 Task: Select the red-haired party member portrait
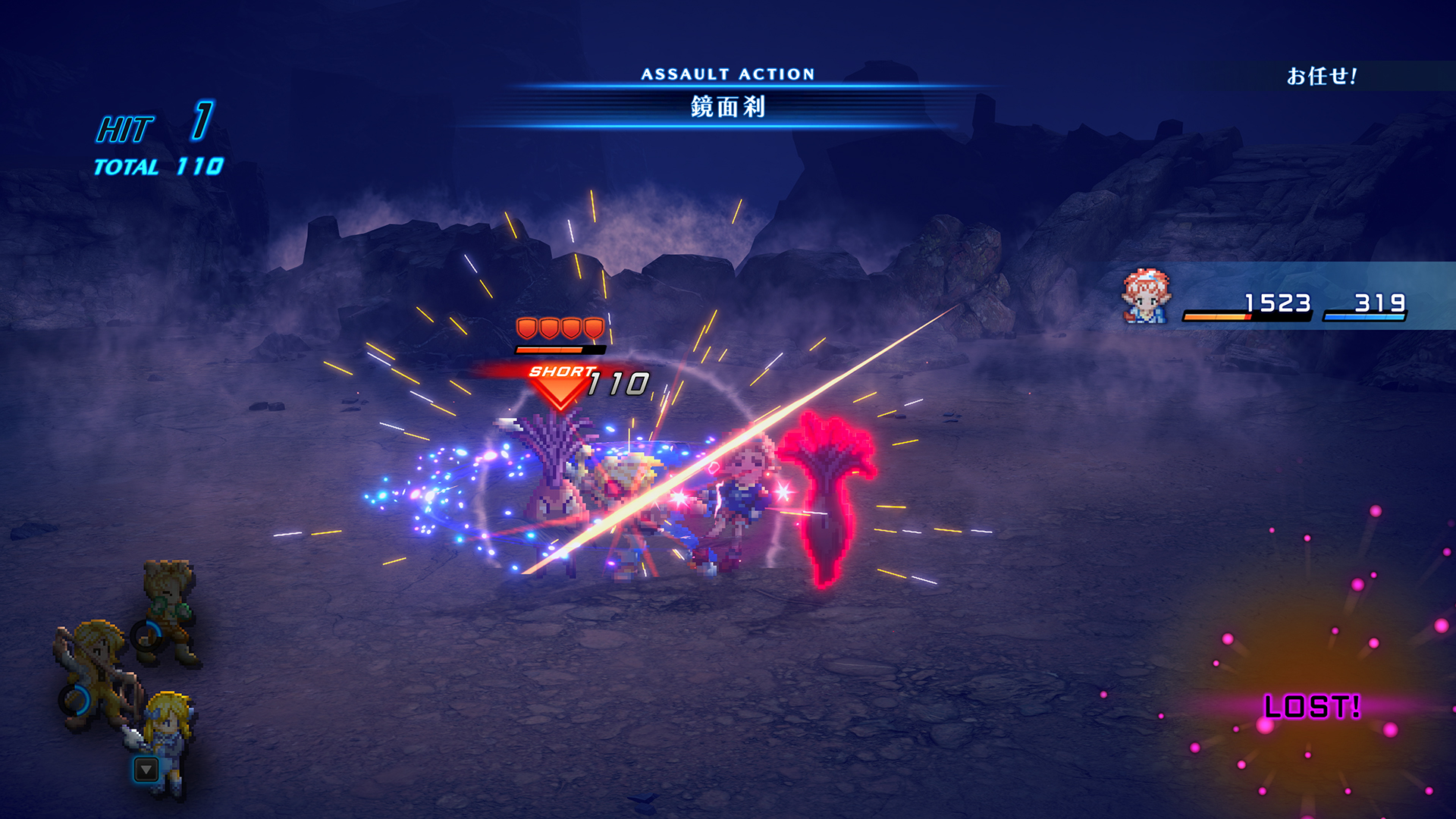point(1146,297)
